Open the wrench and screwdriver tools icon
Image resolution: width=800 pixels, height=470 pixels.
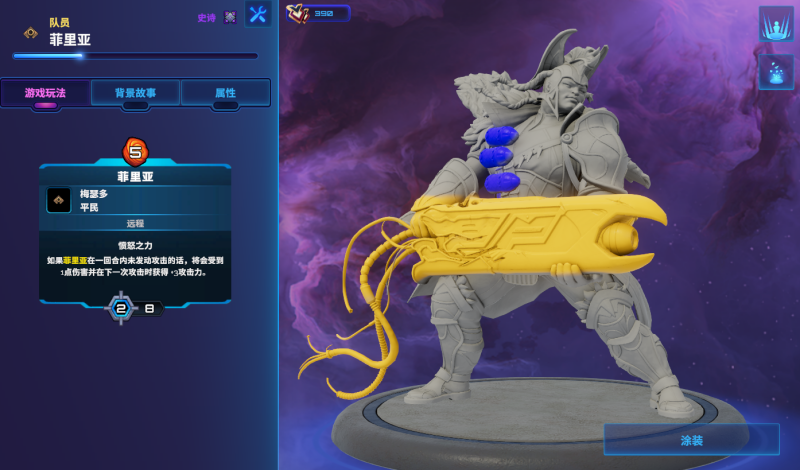coord(258,14)
